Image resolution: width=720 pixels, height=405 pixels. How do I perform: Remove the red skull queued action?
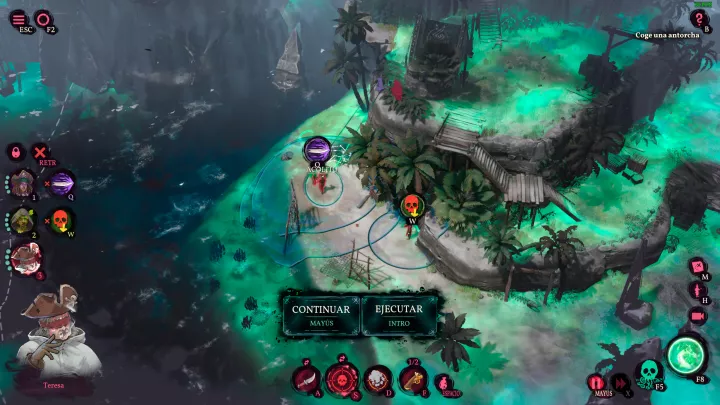click(62, 219)
